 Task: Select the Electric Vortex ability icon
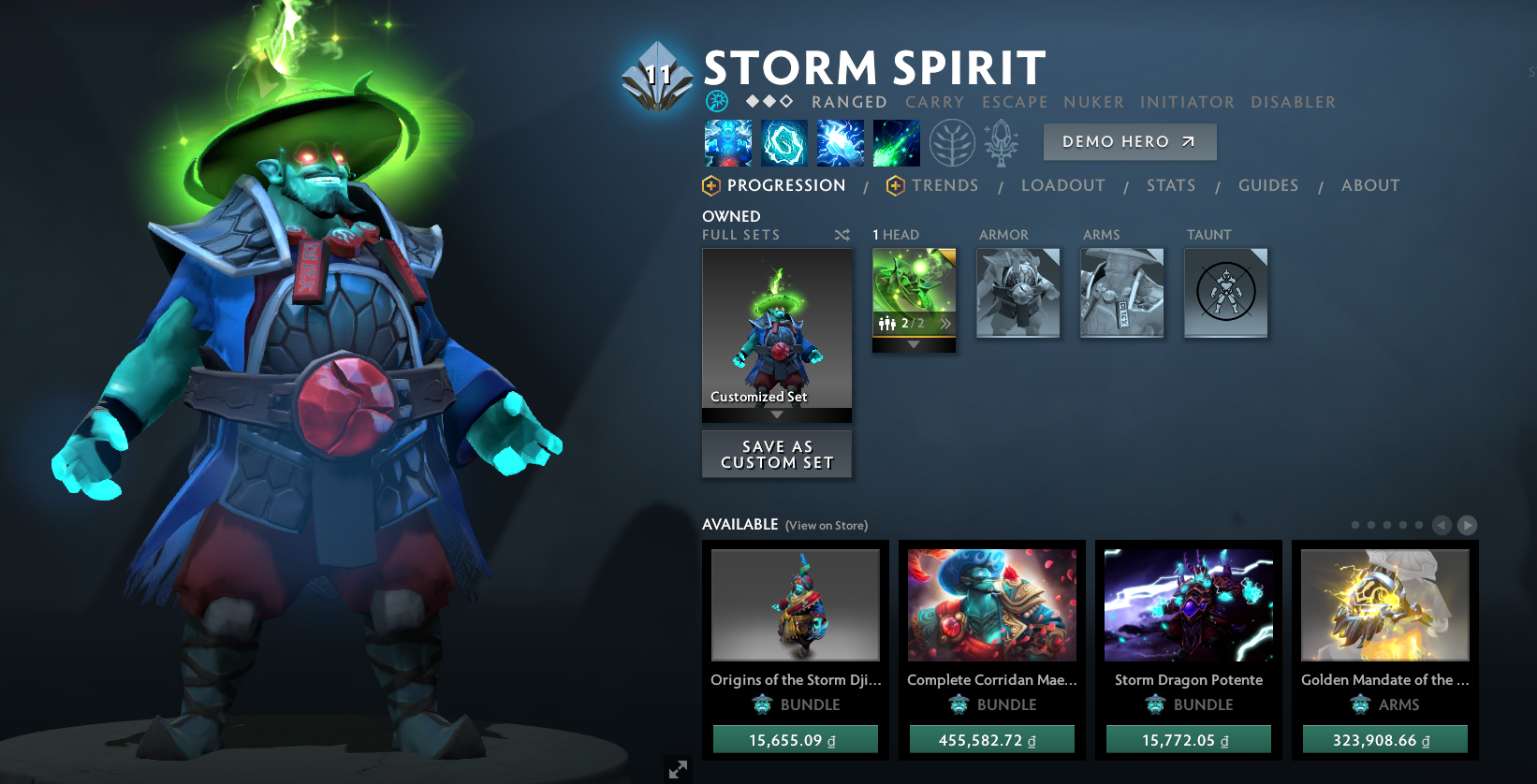pos(784,142)
